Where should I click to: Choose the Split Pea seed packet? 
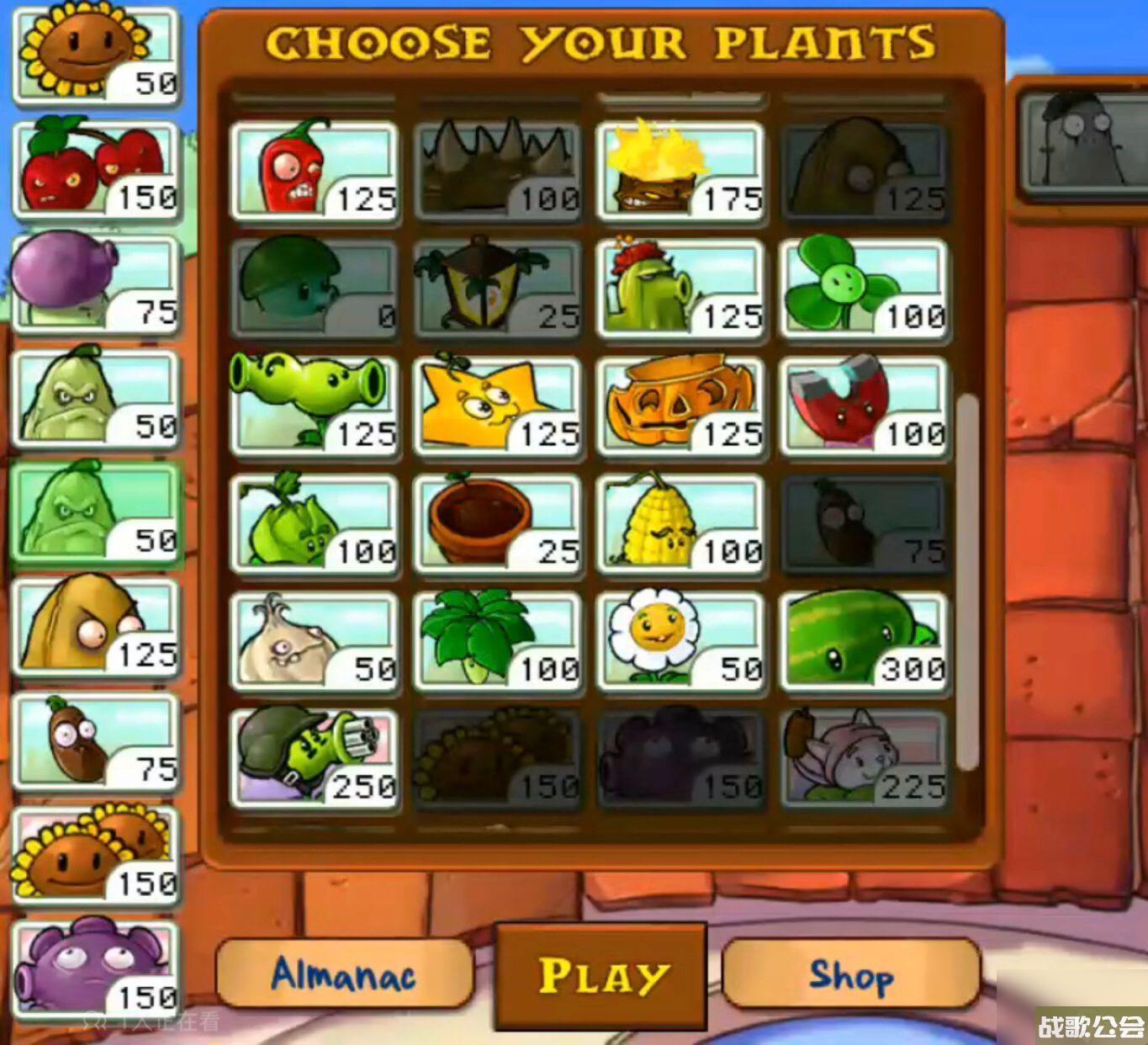point(315,407)
